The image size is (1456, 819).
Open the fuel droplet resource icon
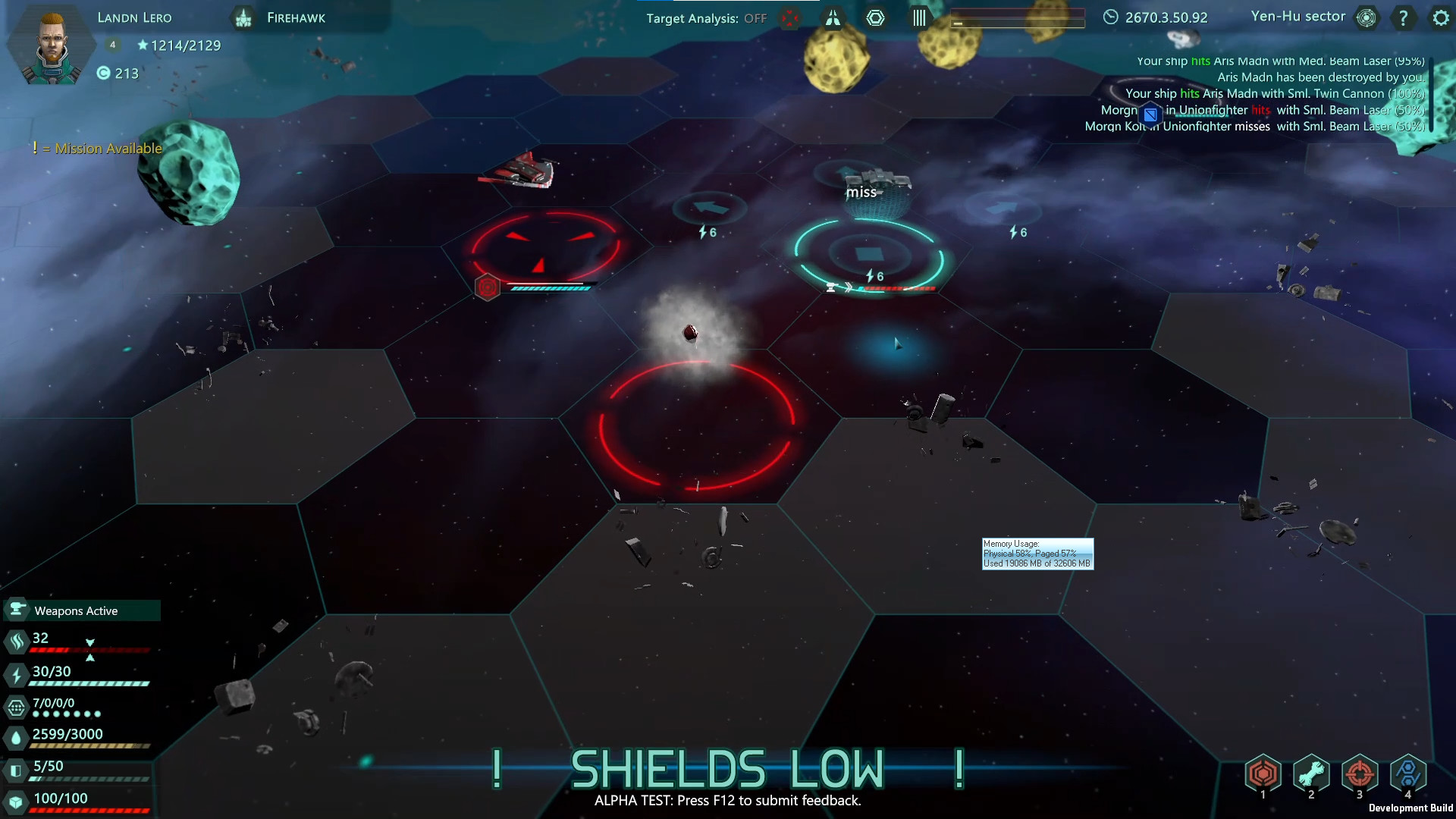(15, 736)
